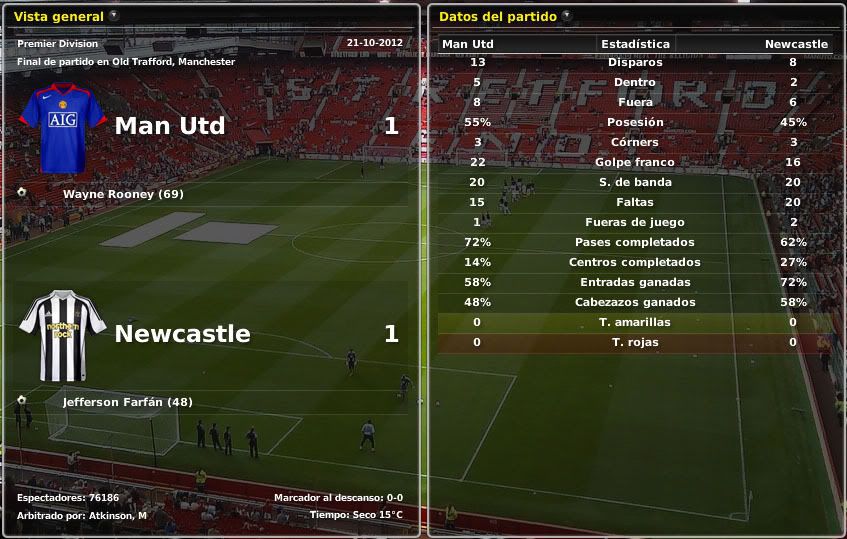Open the Premier Division competition link

click(x=58, y=43)
